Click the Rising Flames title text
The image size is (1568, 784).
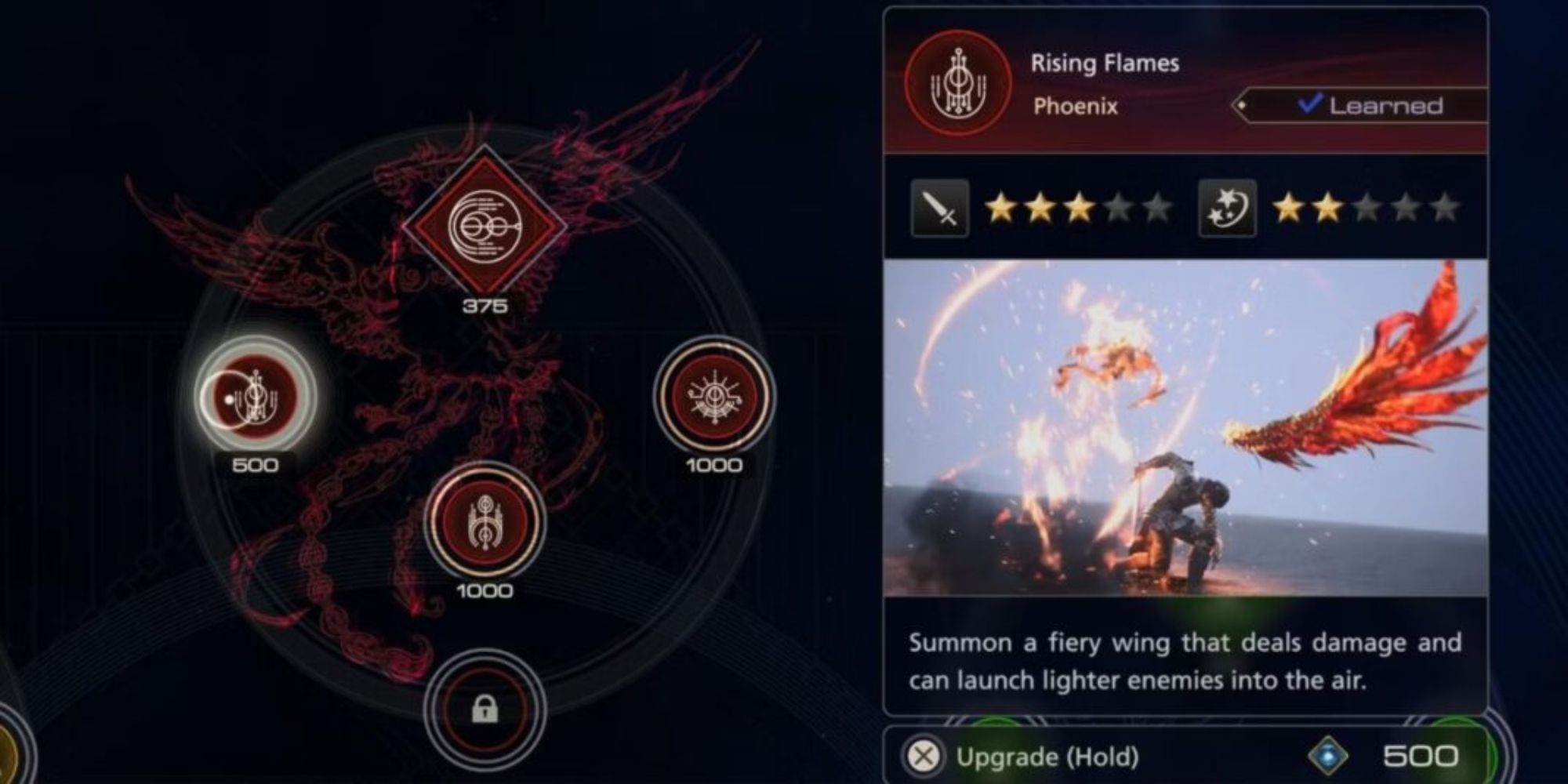coord(1104,63)
